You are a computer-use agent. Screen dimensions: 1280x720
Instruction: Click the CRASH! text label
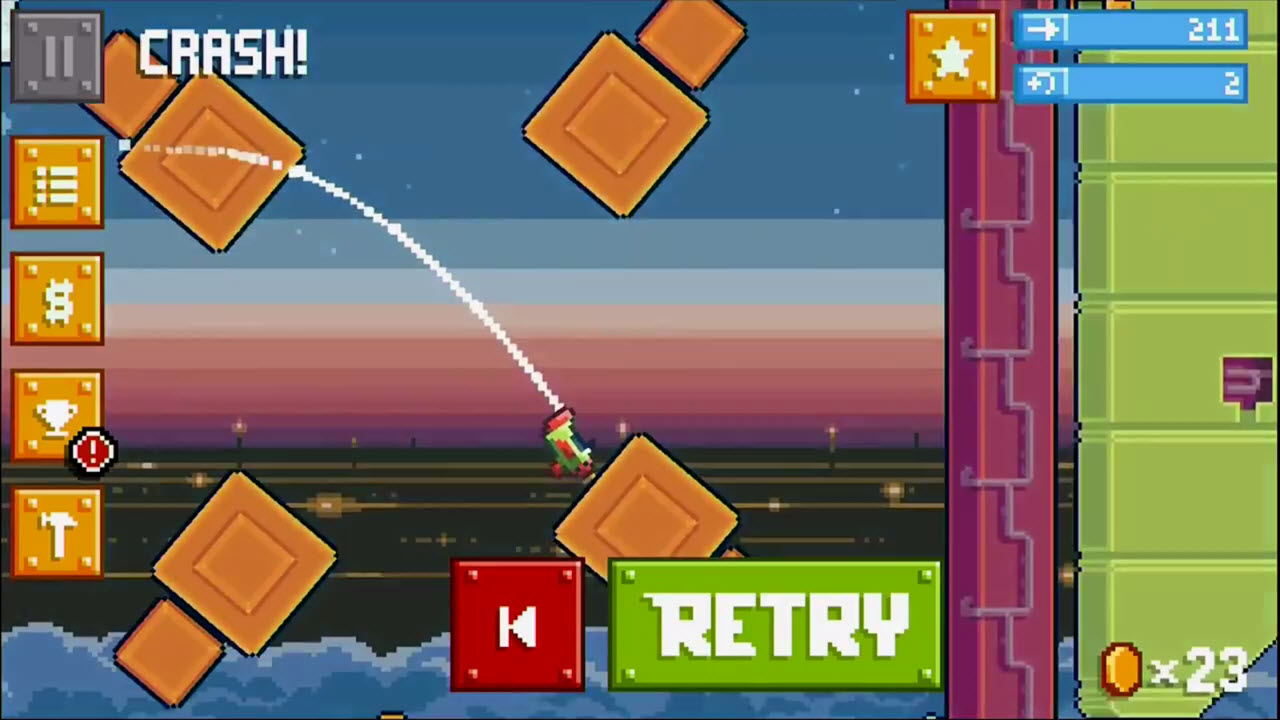222,53
